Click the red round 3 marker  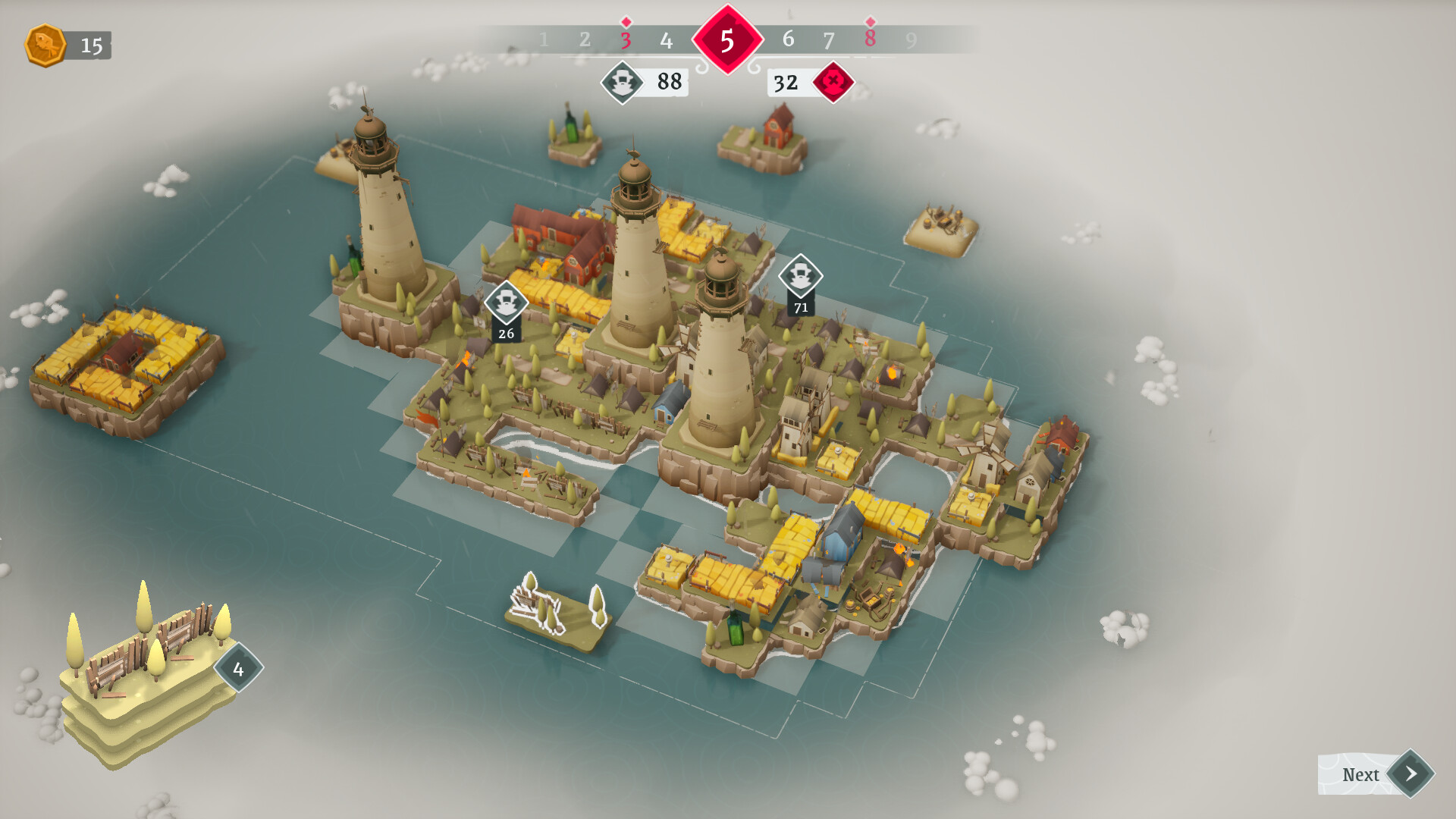626,39
